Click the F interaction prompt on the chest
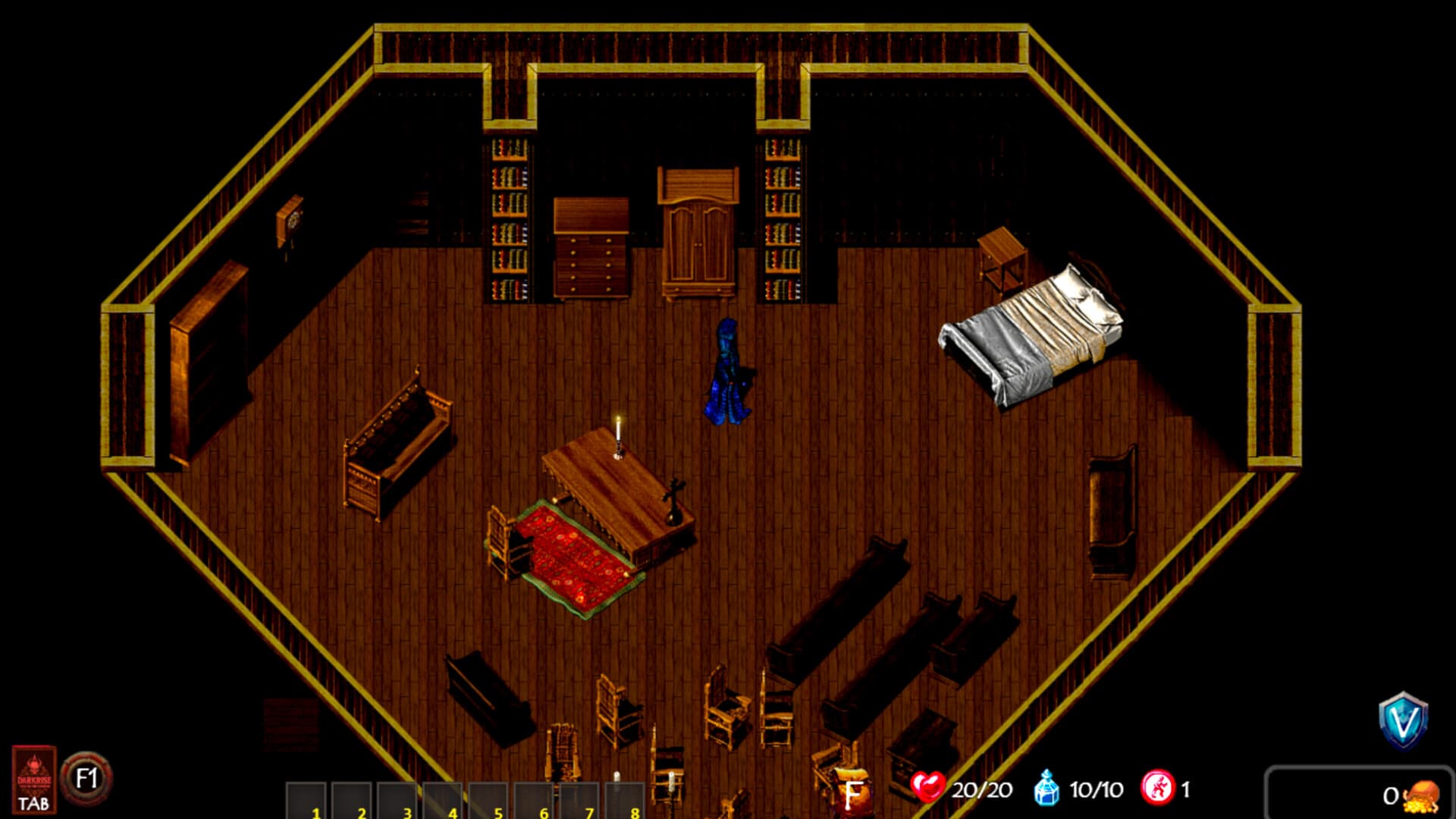The image size is (1456, 819). click(x=855, y=793)
